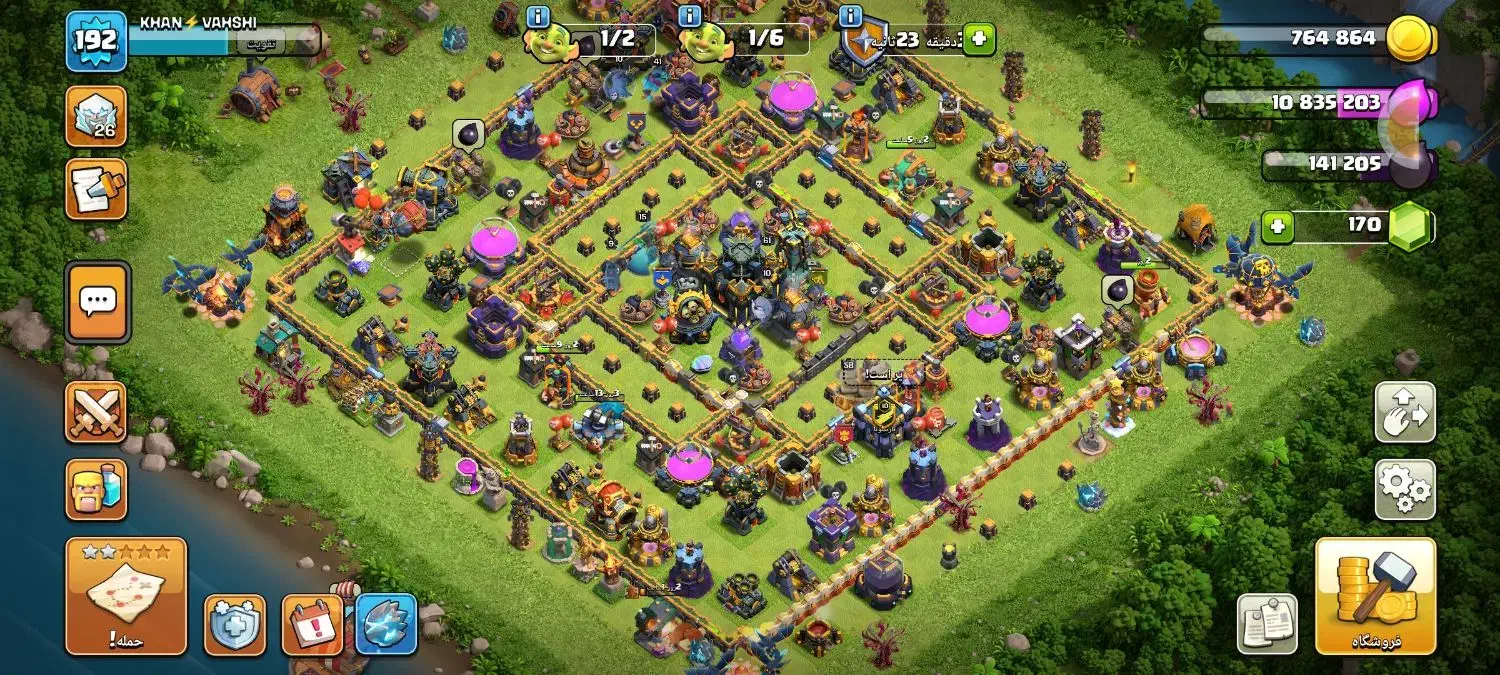The width and height of the screenshot is (1500, 675).
Task: Tap the crossed swords war button
Action: pyautogui.click(x=96, y=412)
